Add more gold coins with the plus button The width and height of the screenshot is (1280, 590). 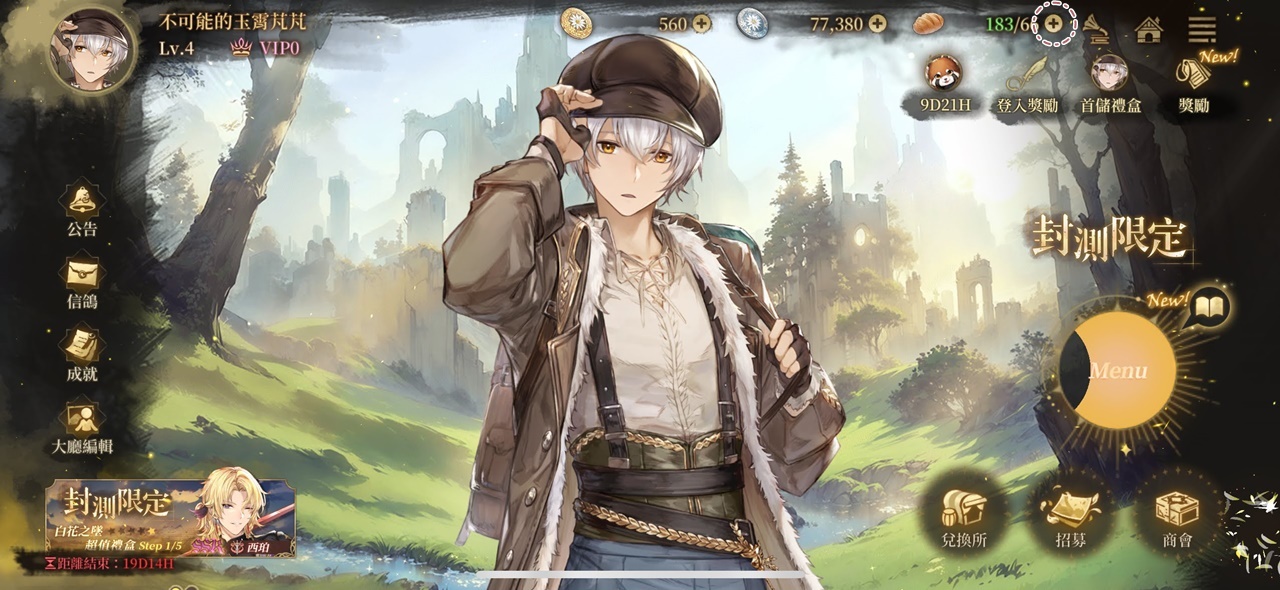point(701,23)
